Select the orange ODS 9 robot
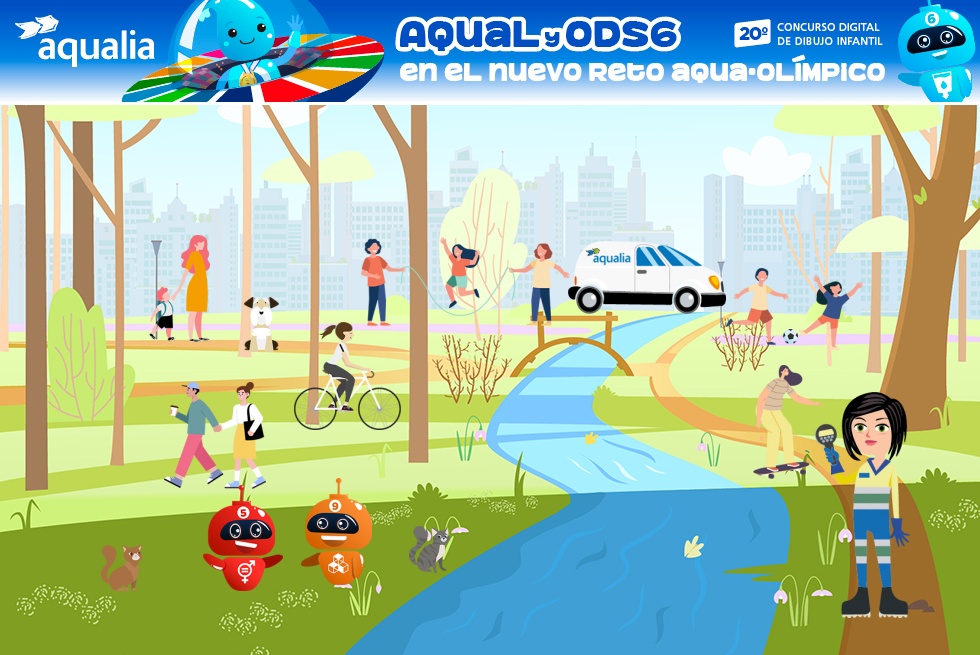980x655 pixels. click(337, 536)
